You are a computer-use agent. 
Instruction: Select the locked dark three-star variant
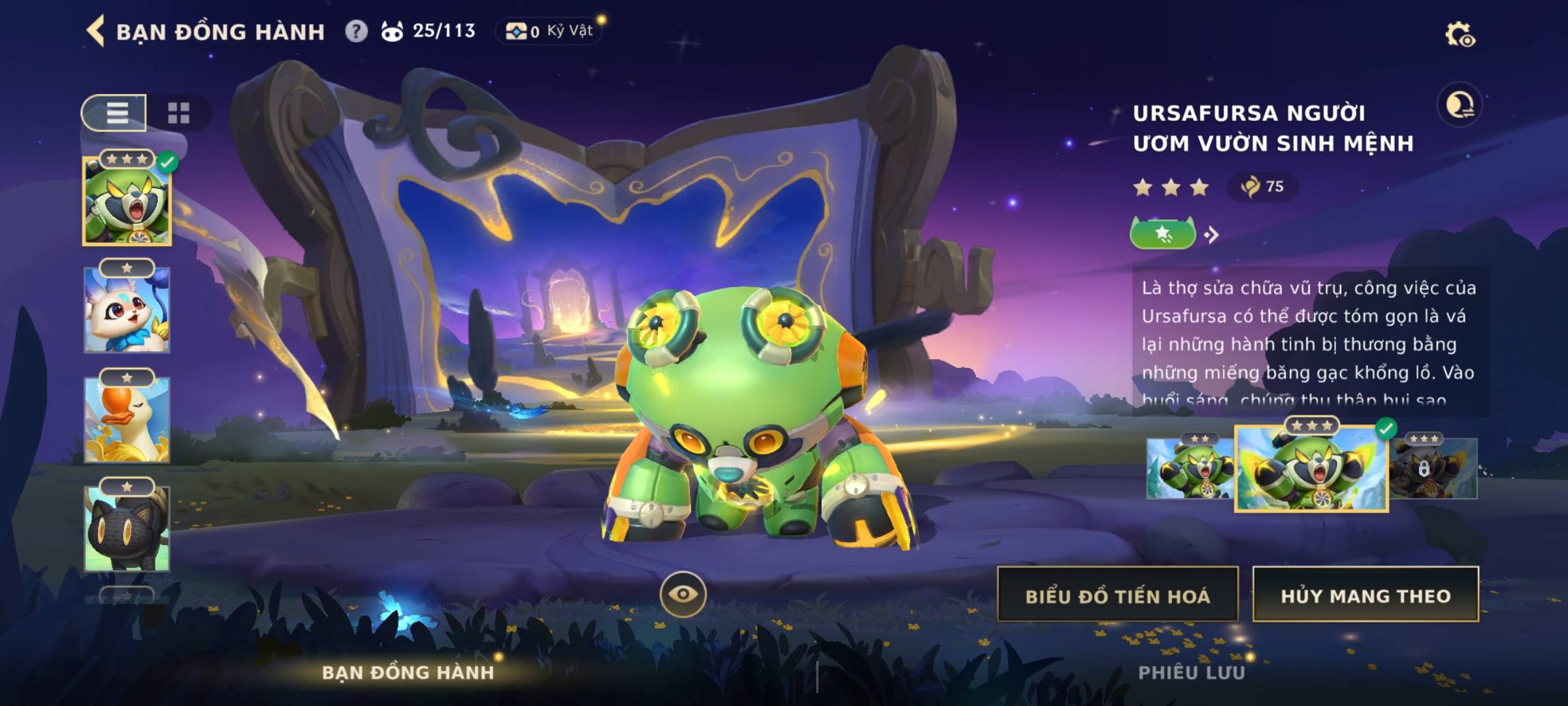click(x=1435, y=469)
